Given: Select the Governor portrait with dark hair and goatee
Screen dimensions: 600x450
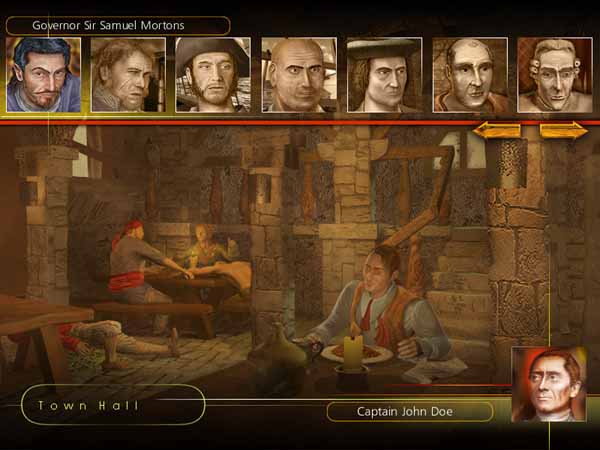Looking at the screenshot, I should (43, 75).
